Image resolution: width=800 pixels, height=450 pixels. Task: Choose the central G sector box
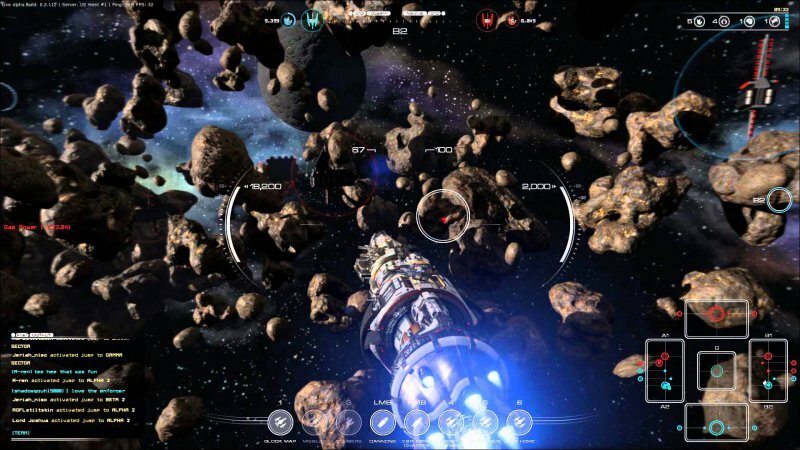716,369
